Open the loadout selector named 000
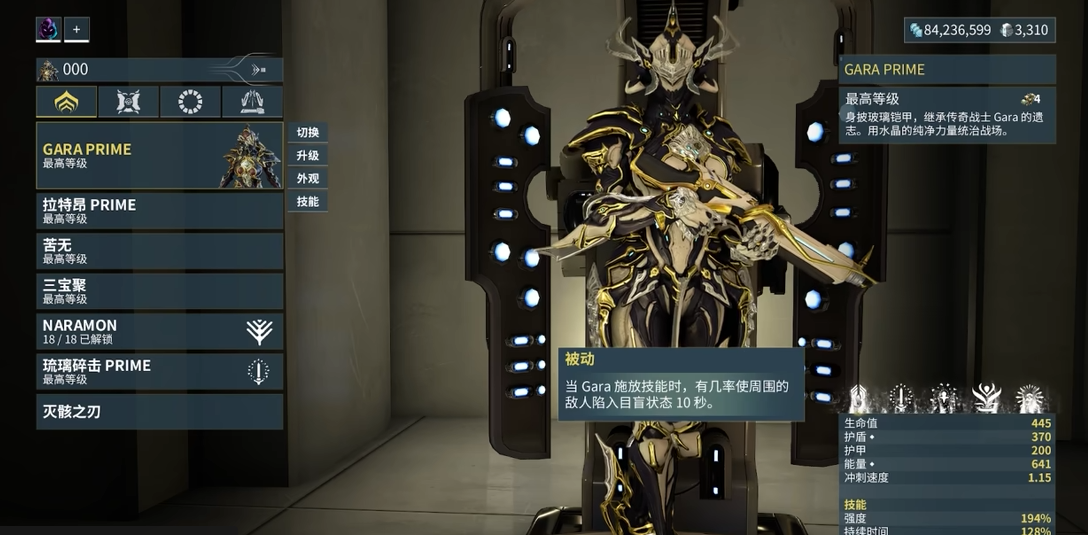Viewport: 1088px width, 535px height. (x=159, y=70)
